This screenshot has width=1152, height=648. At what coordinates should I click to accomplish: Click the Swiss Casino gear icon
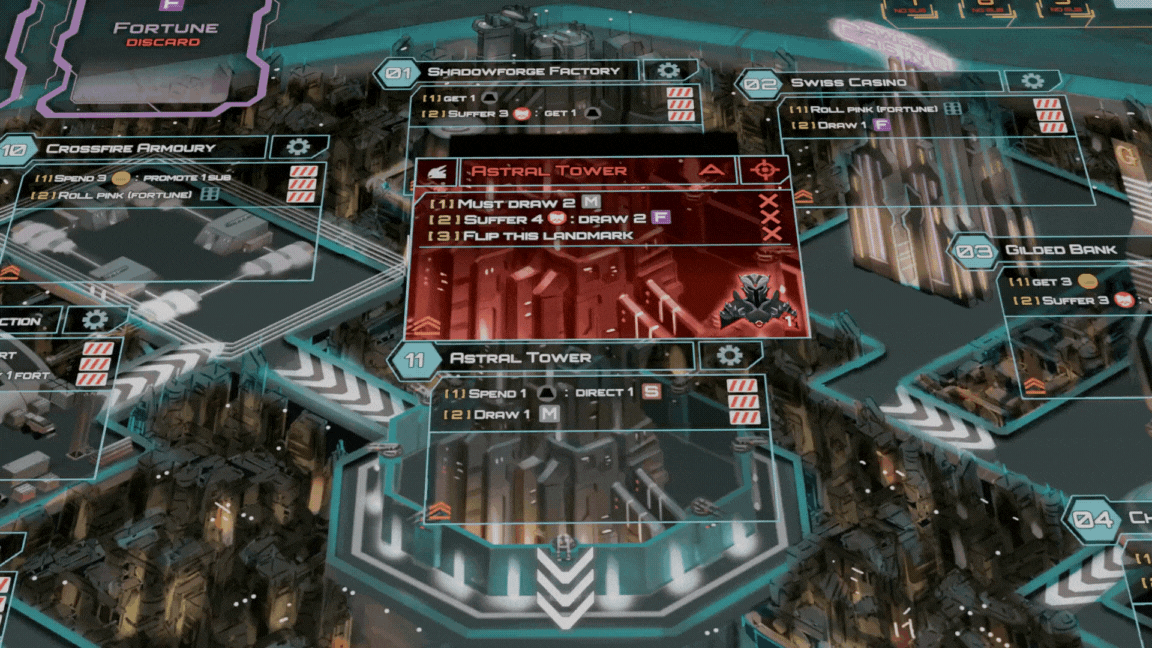(1033, 81)
